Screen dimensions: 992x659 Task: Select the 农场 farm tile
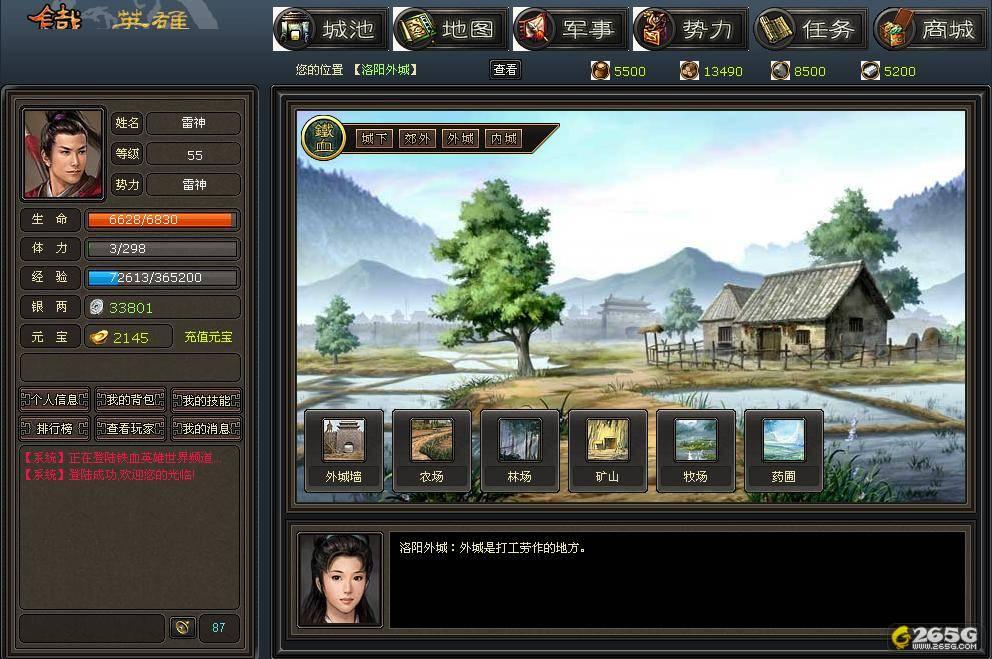[x=431, y=450]
